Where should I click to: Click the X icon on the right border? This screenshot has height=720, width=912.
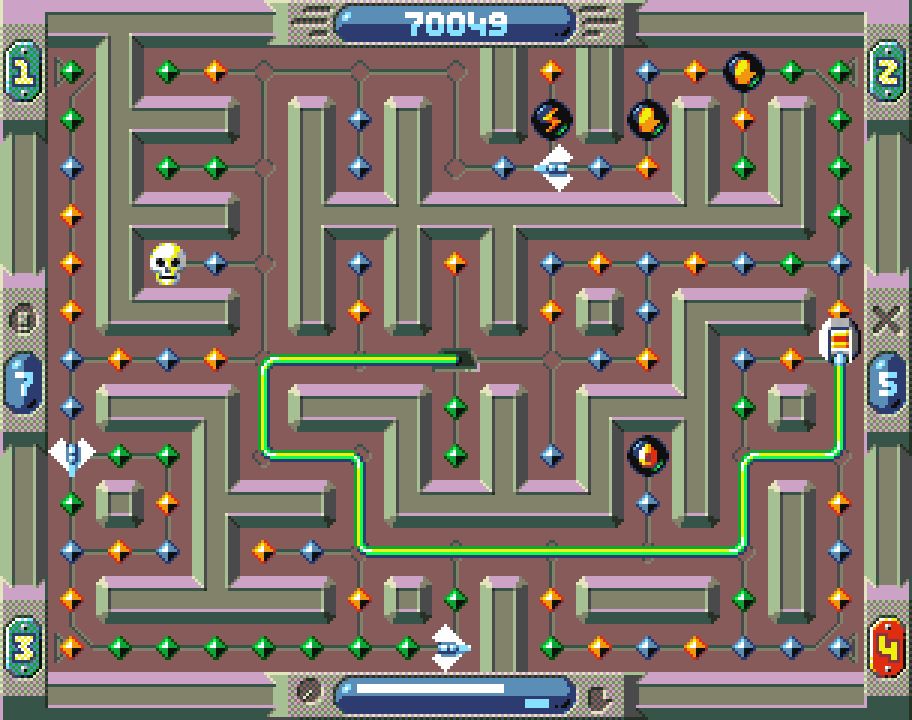tap(886, 319)
